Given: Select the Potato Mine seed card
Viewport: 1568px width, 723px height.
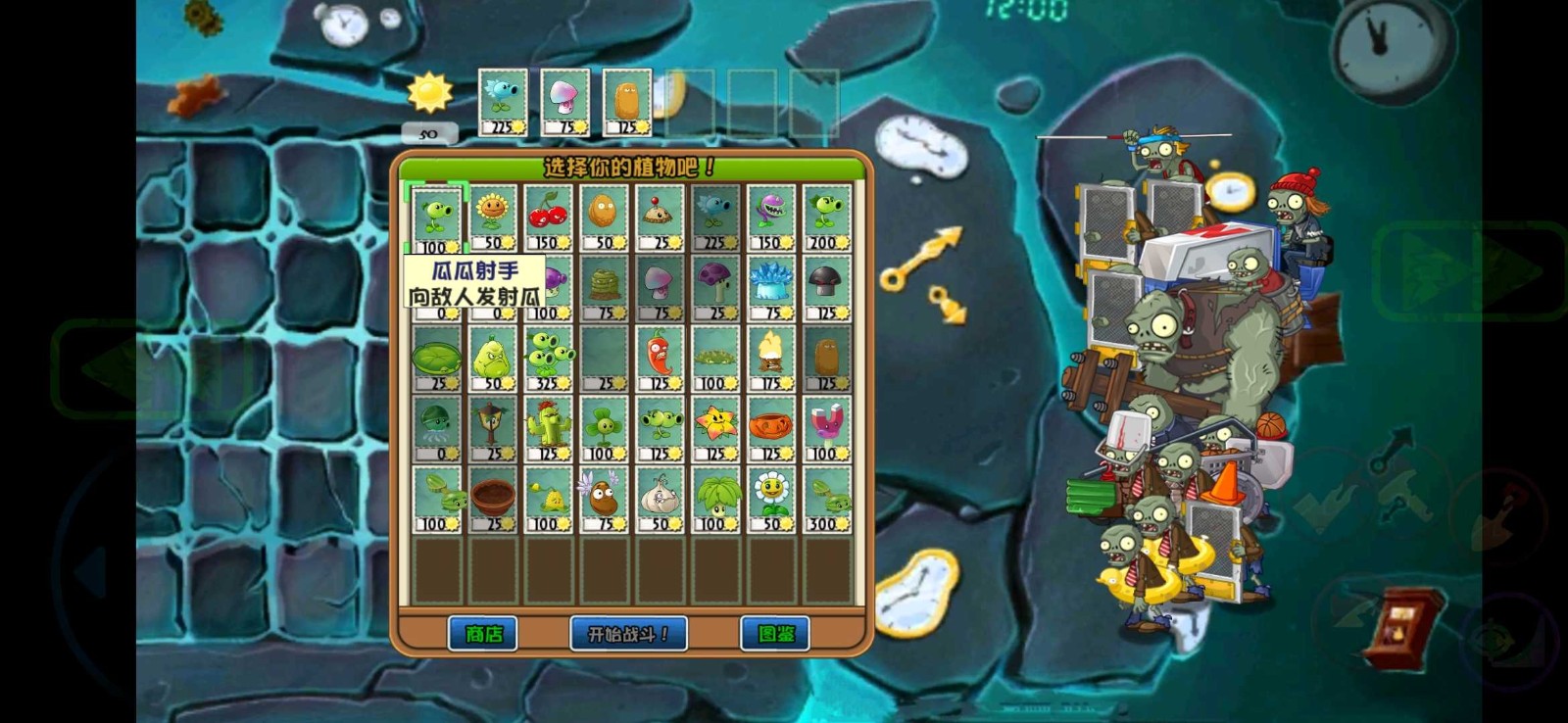Looking at the screenshot, I should (x=661, y=217).
